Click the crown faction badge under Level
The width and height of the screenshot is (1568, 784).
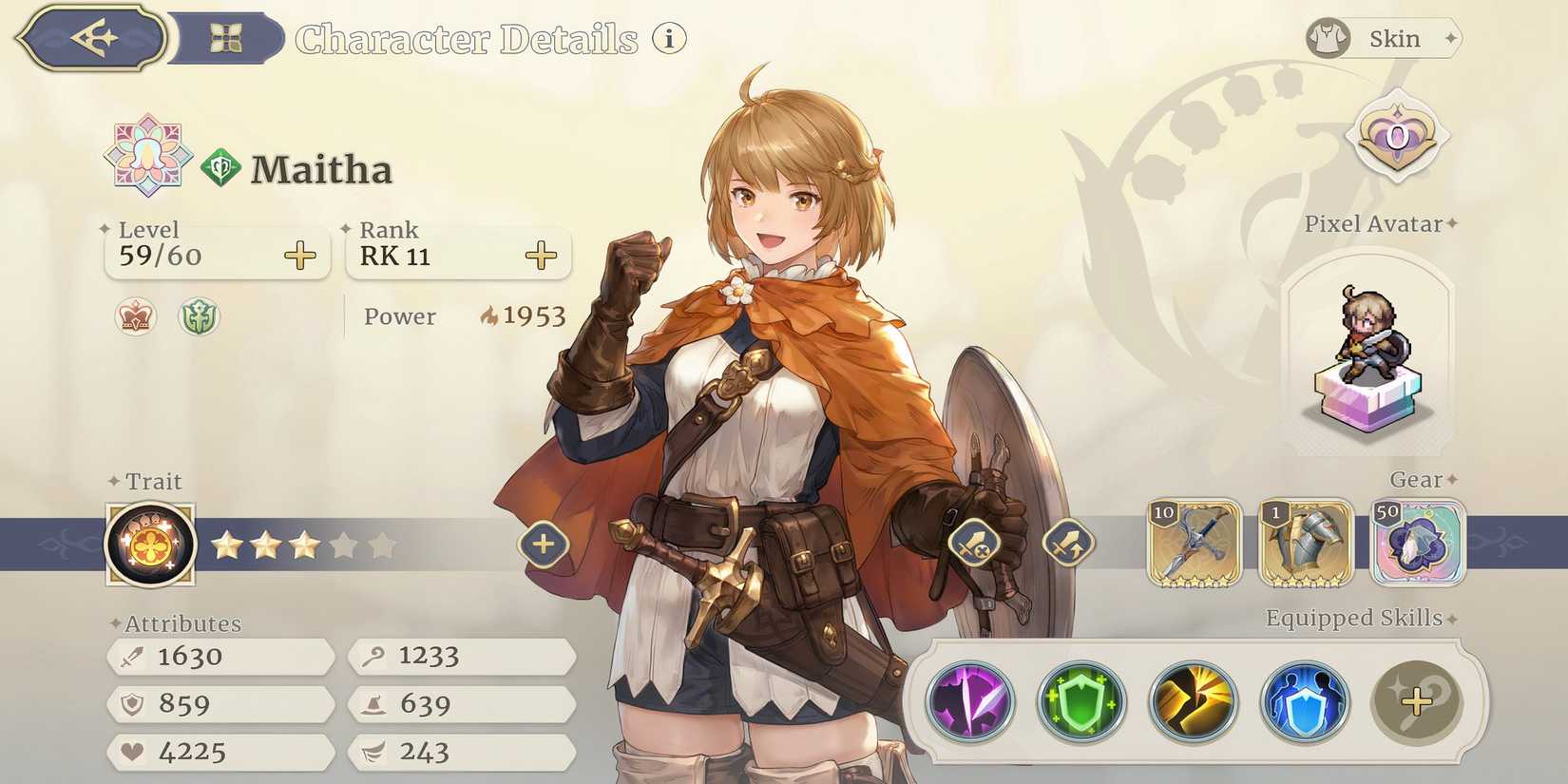click(x=136, y=317)
